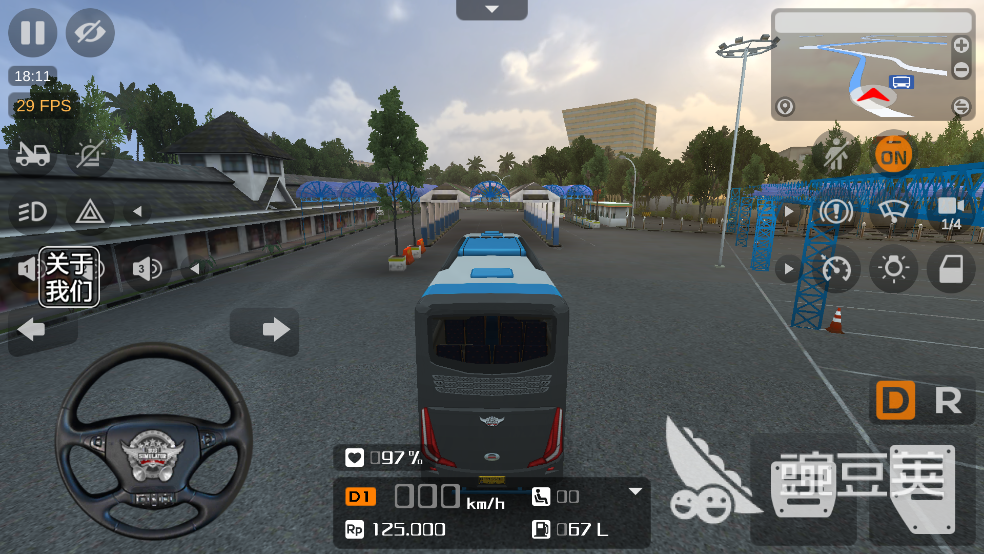Shift into drive gear D
The height and width of the screenshot is (554, 984).
[895, 401]
